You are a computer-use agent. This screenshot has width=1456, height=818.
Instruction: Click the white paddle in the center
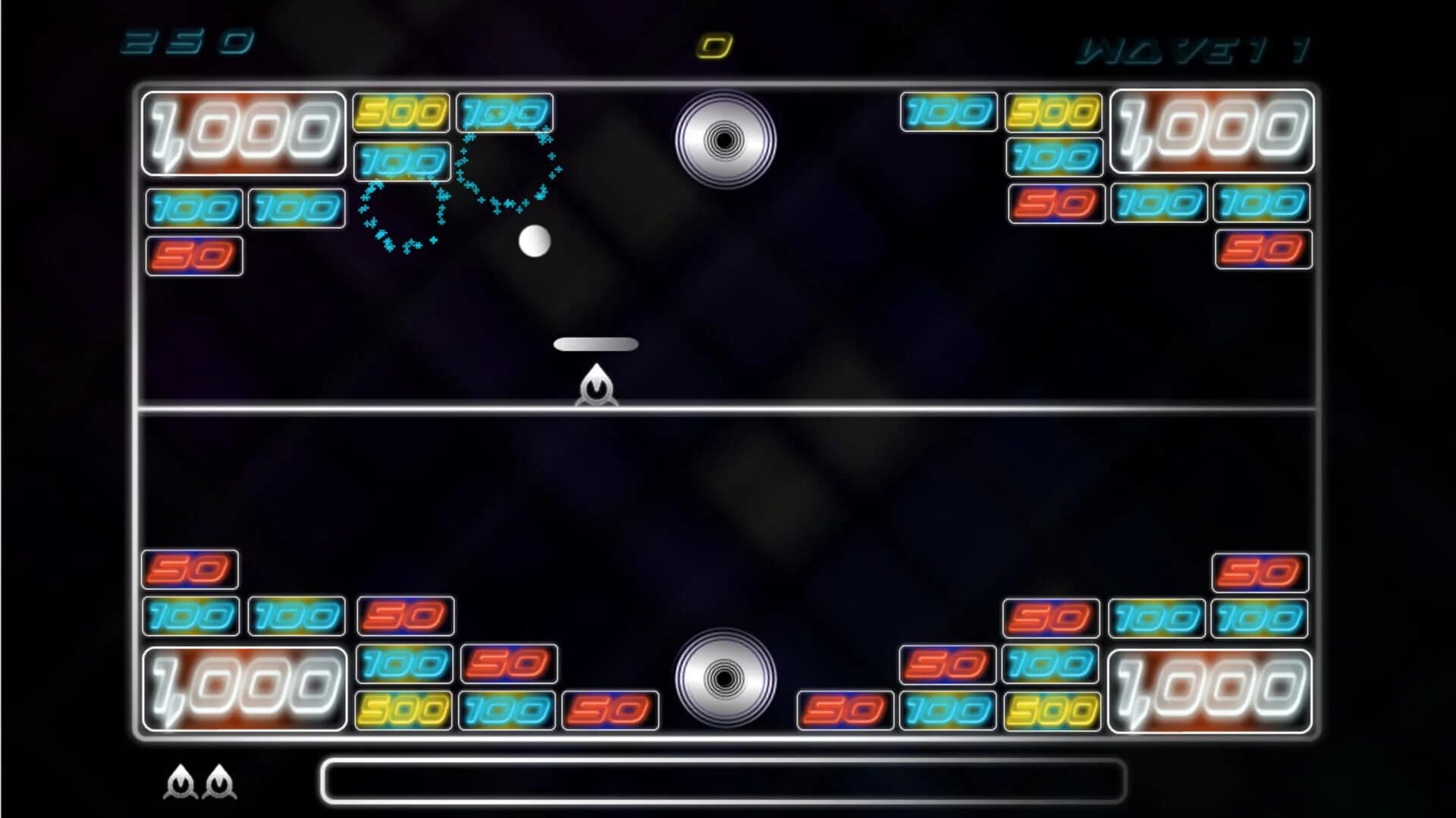[596, 343]
